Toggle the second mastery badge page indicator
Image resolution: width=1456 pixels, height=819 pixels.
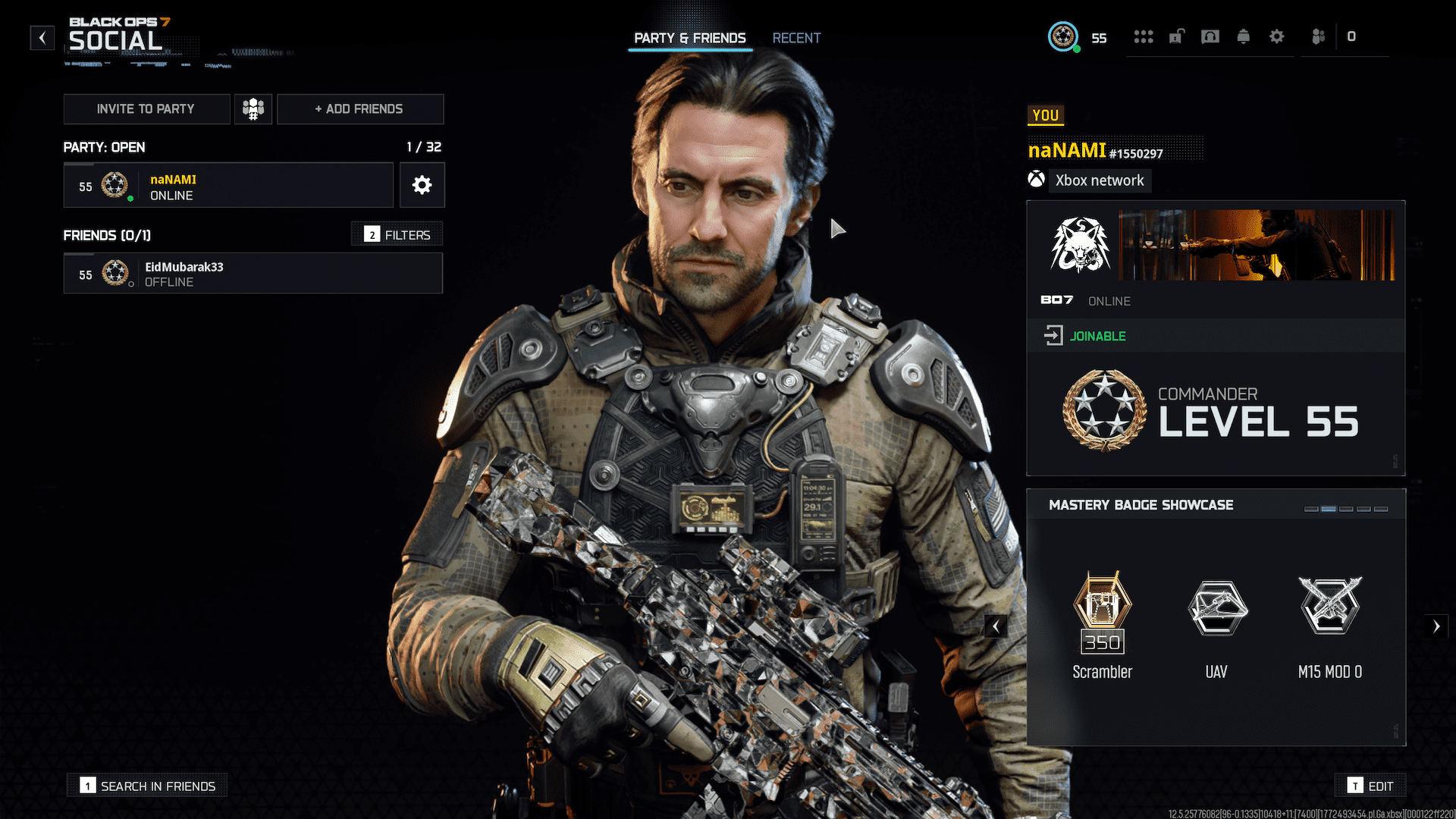1329,509
